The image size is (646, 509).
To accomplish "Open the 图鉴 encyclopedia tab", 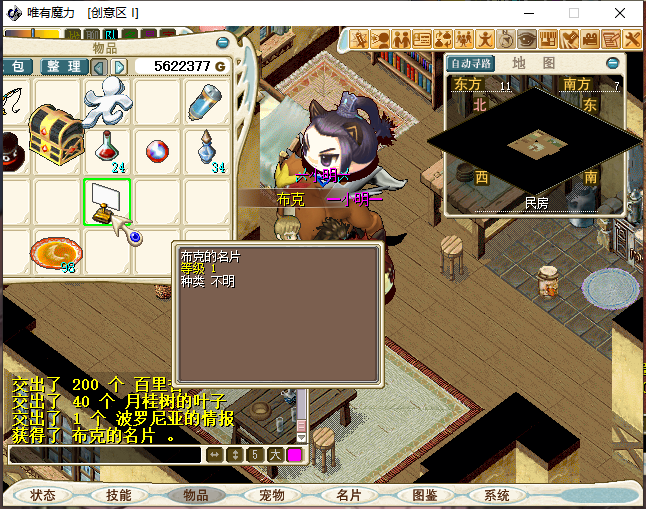I will coord(424,495).
